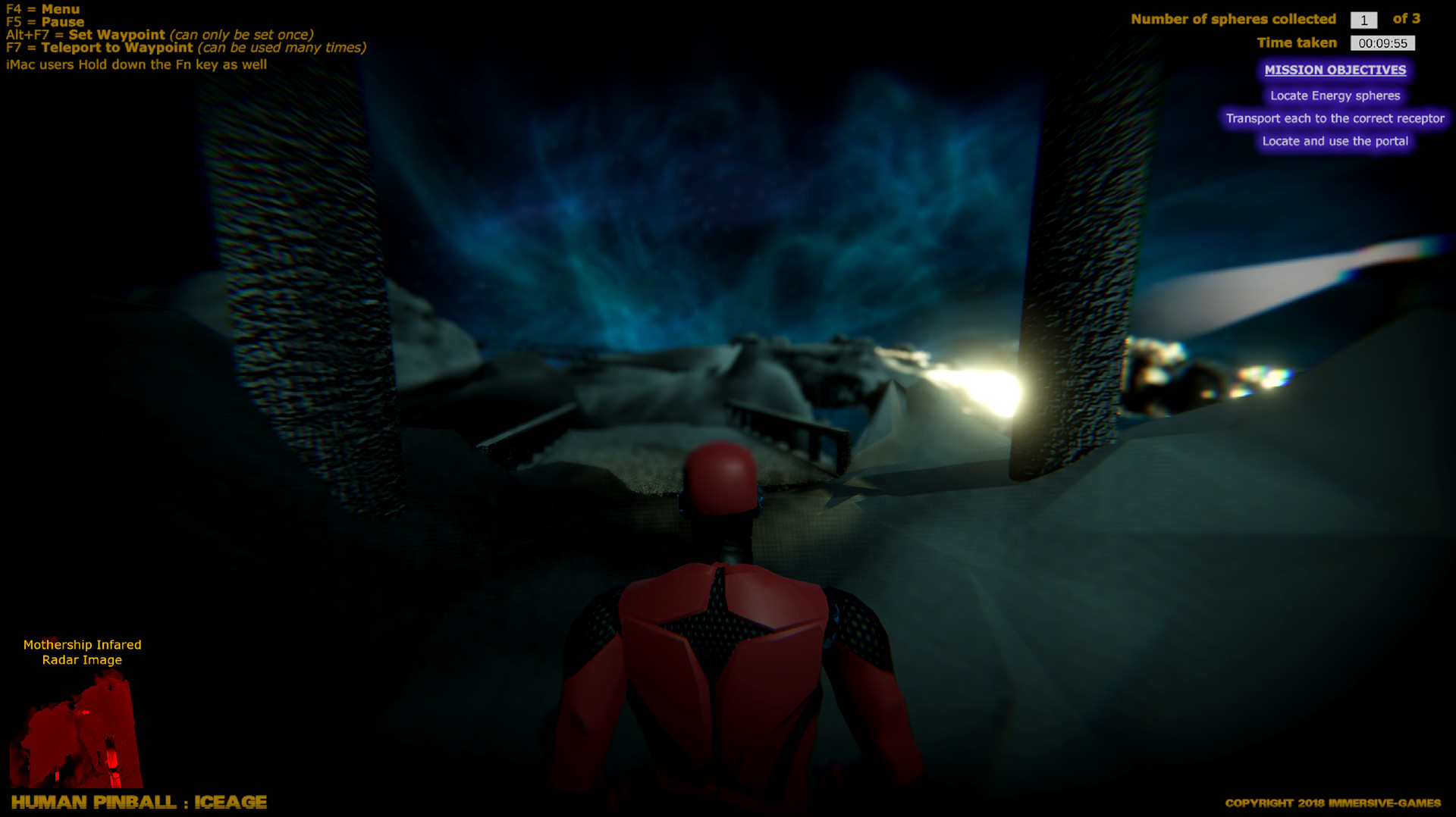Expand the spheres collected counter box
The width and height of the screenshot is (1456, 817).
point(1363,20)
